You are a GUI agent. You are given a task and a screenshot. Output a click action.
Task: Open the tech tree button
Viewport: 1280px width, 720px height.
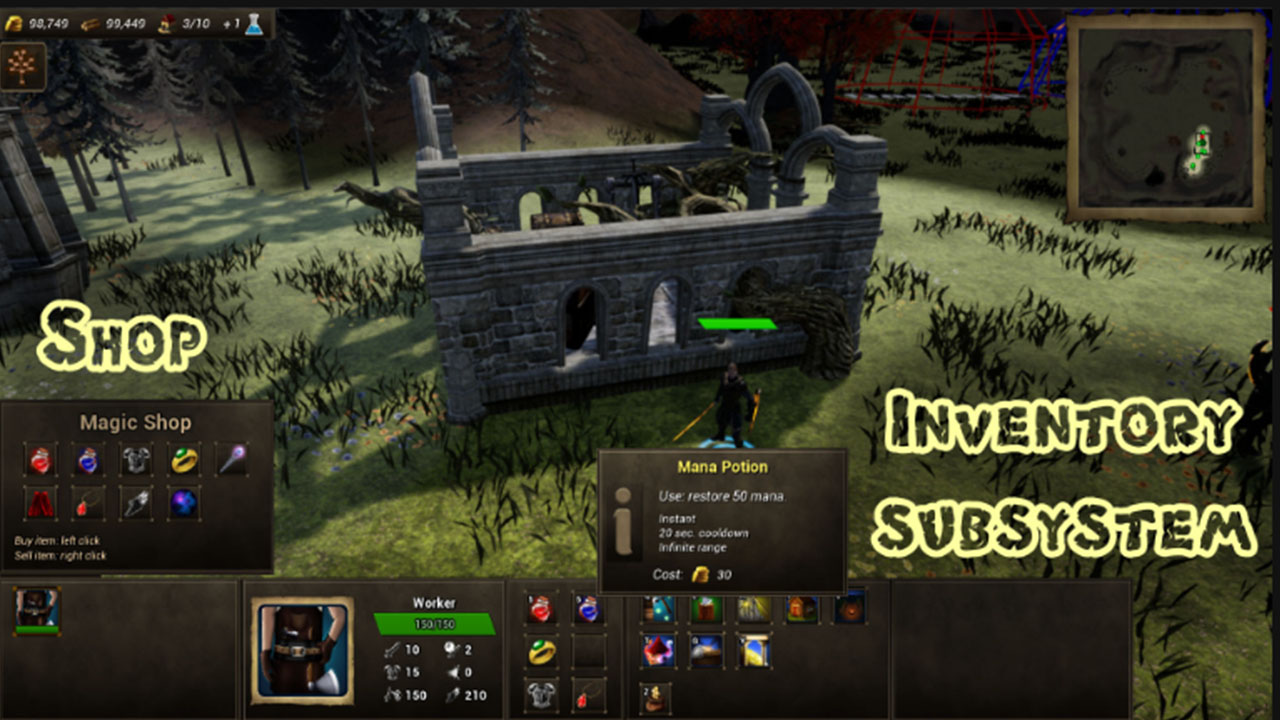coord(22,67)
